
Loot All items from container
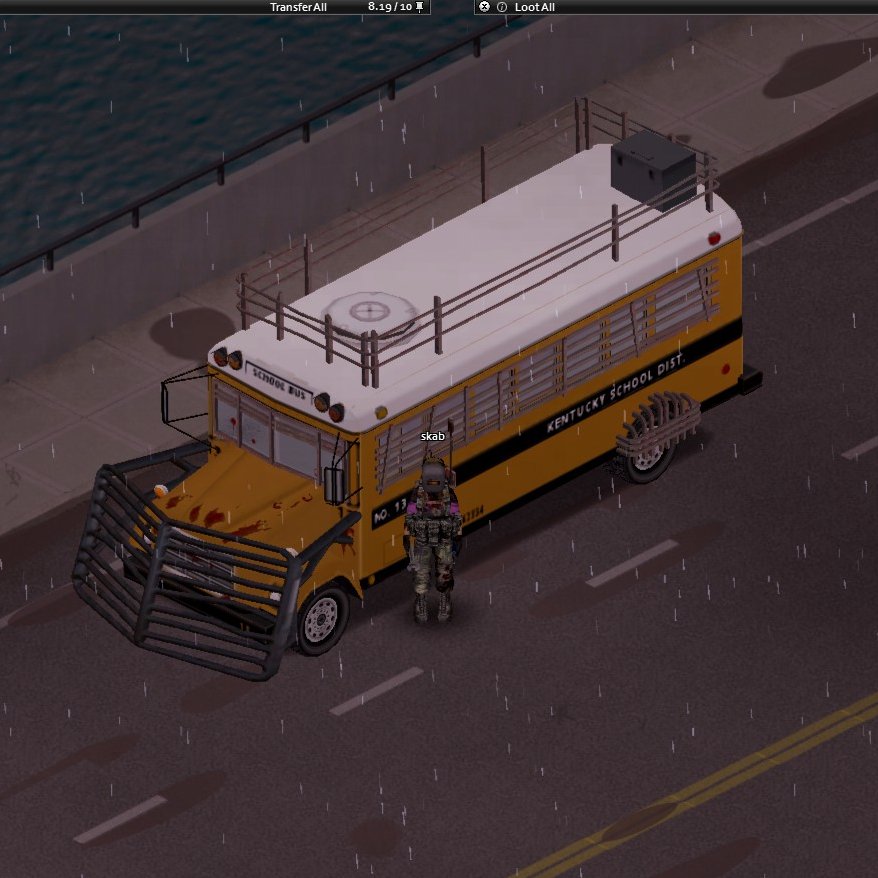pos(535,7)
